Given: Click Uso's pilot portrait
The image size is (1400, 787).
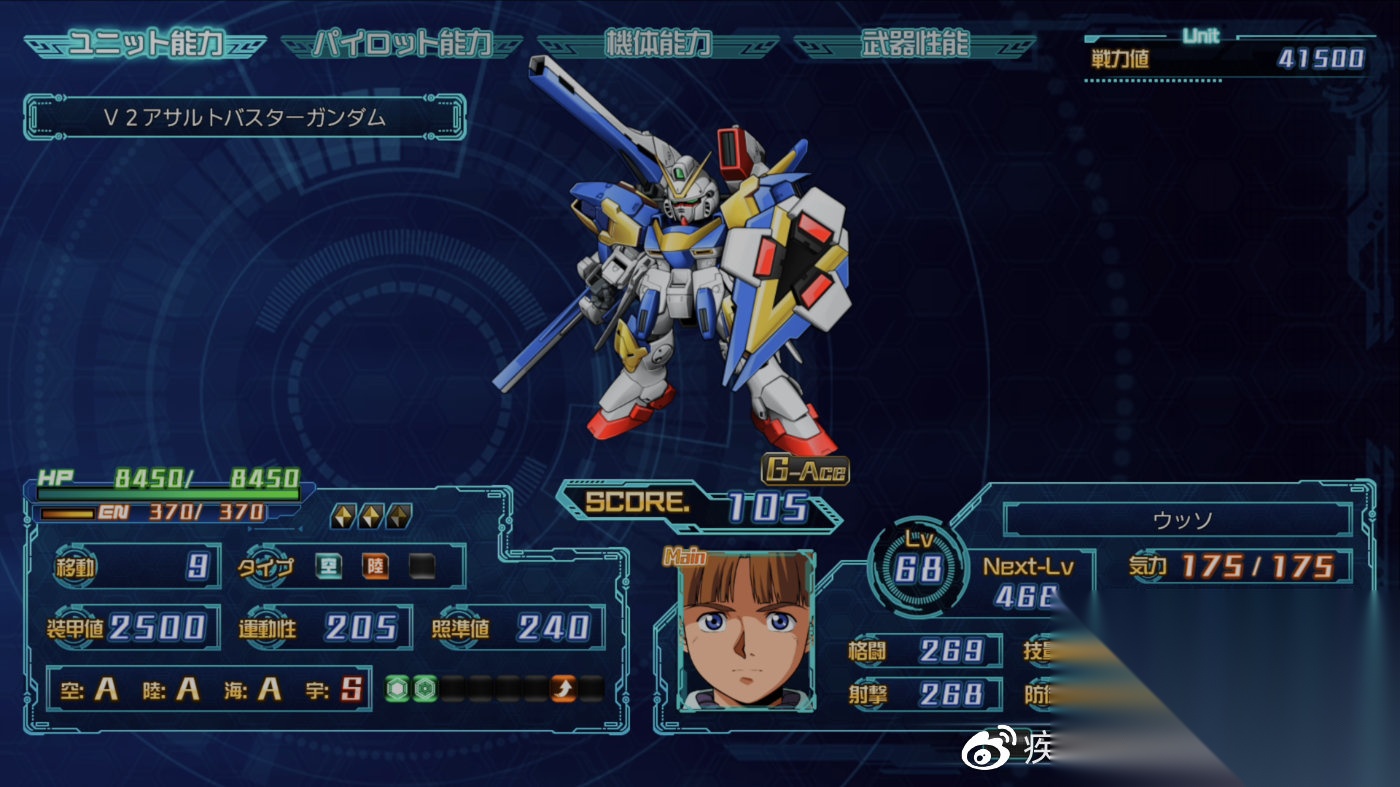Looking at the screenshot, I should click(746, 631).
